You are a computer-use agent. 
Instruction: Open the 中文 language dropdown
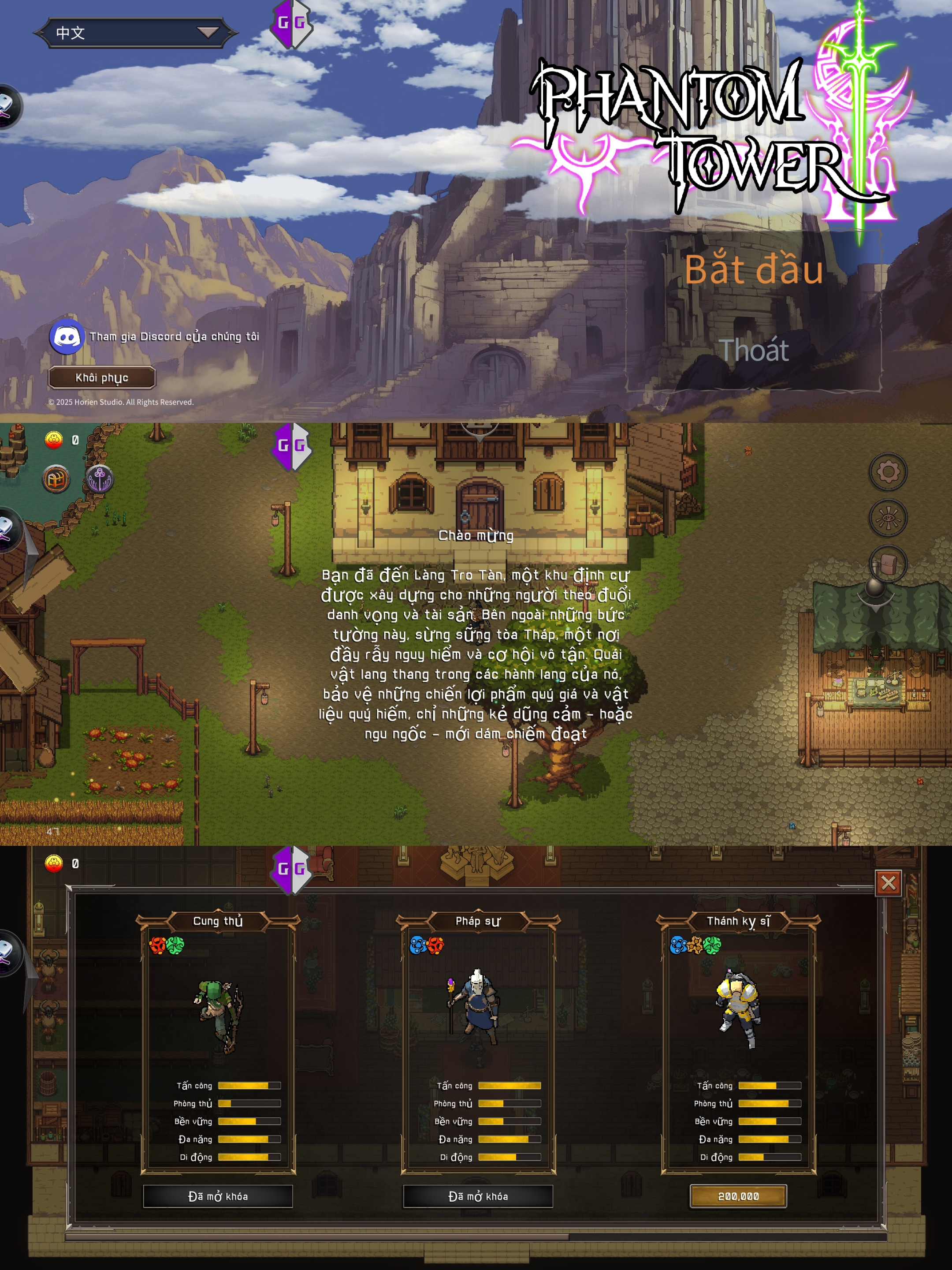[135, 33]
